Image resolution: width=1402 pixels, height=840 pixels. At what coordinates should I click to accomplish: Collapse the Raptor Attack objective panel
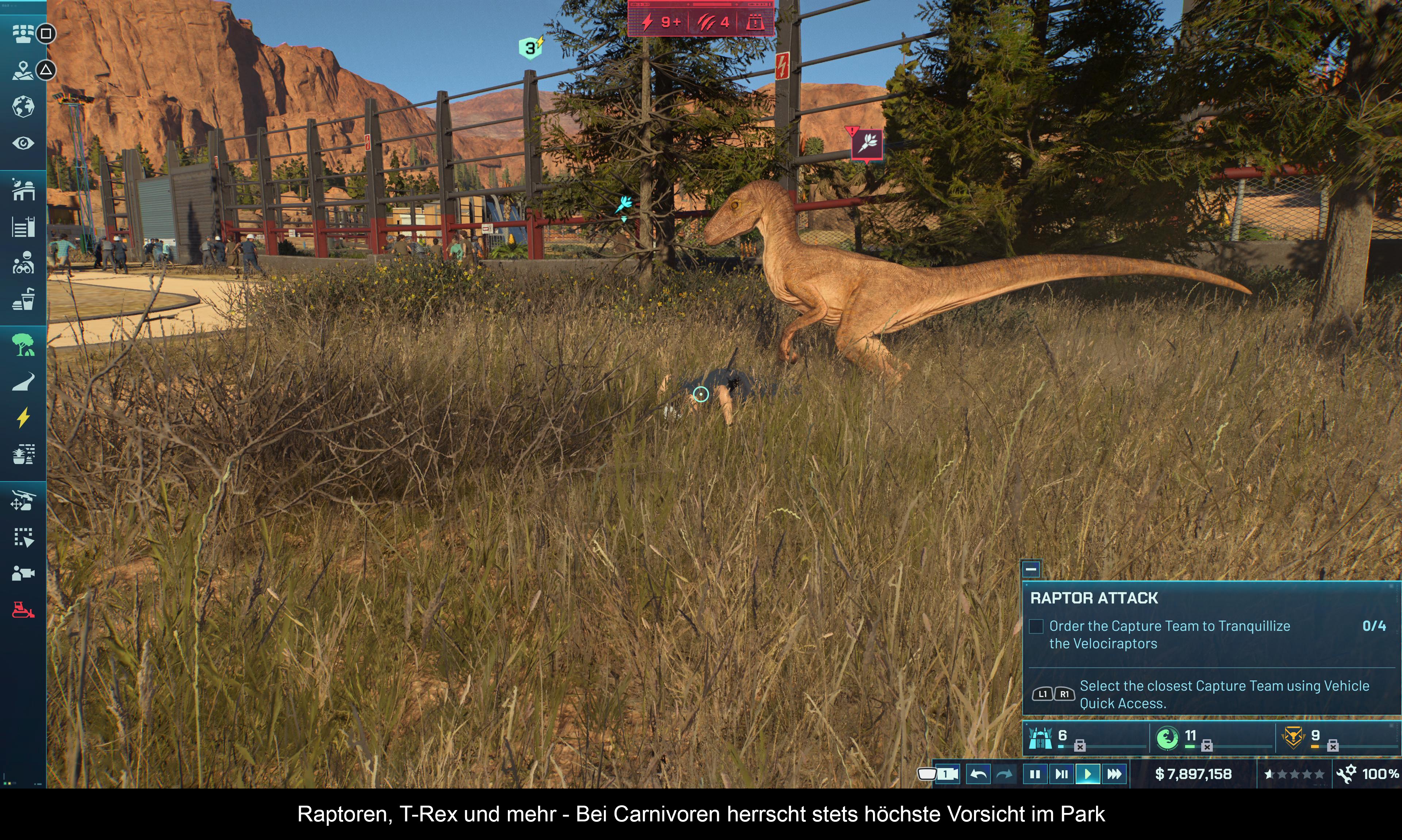1031,569
